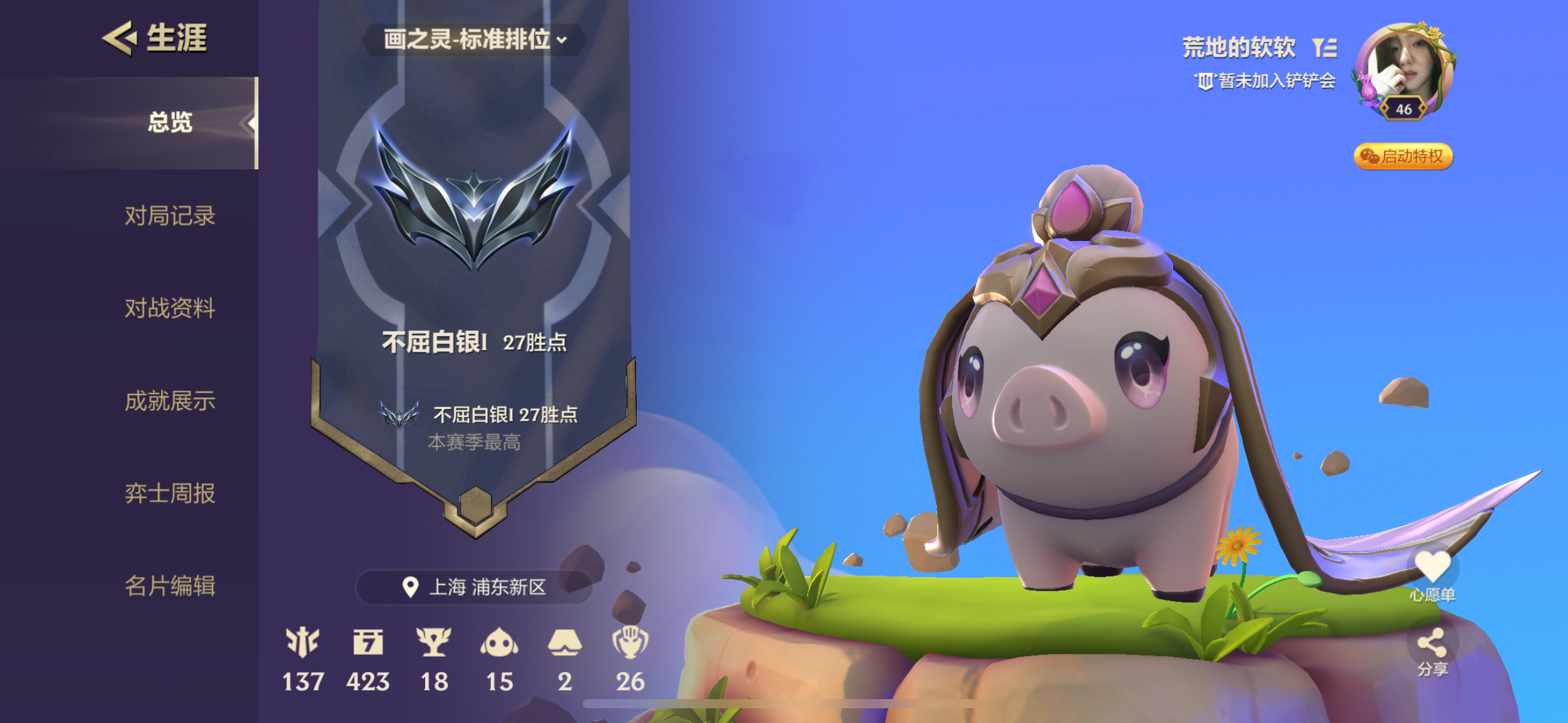Click the 启动特权 button
The height and width of the screenshot is (723, 1568).
1403,157
